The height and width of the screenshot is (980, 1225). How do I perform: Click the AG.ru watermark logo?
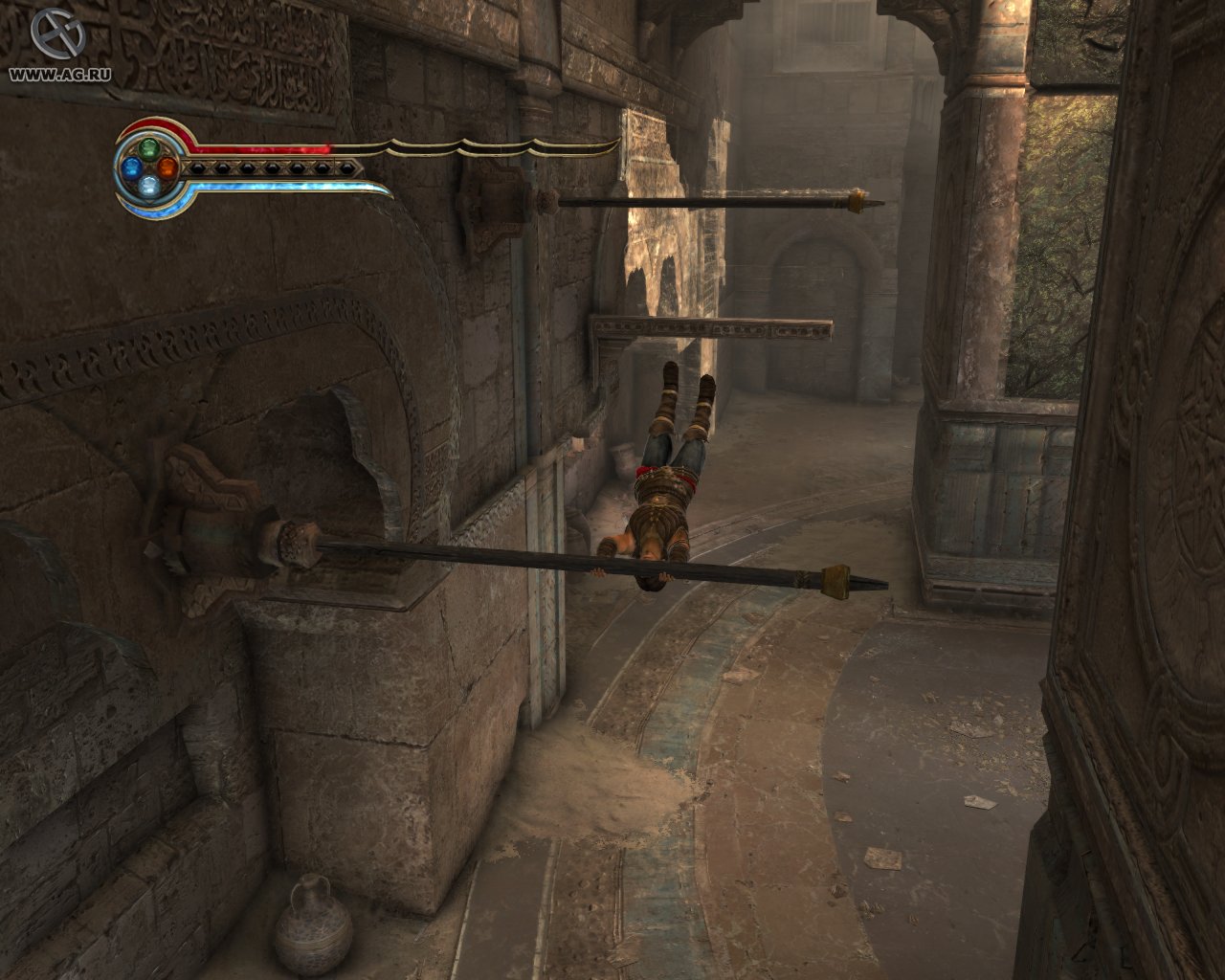56,33
